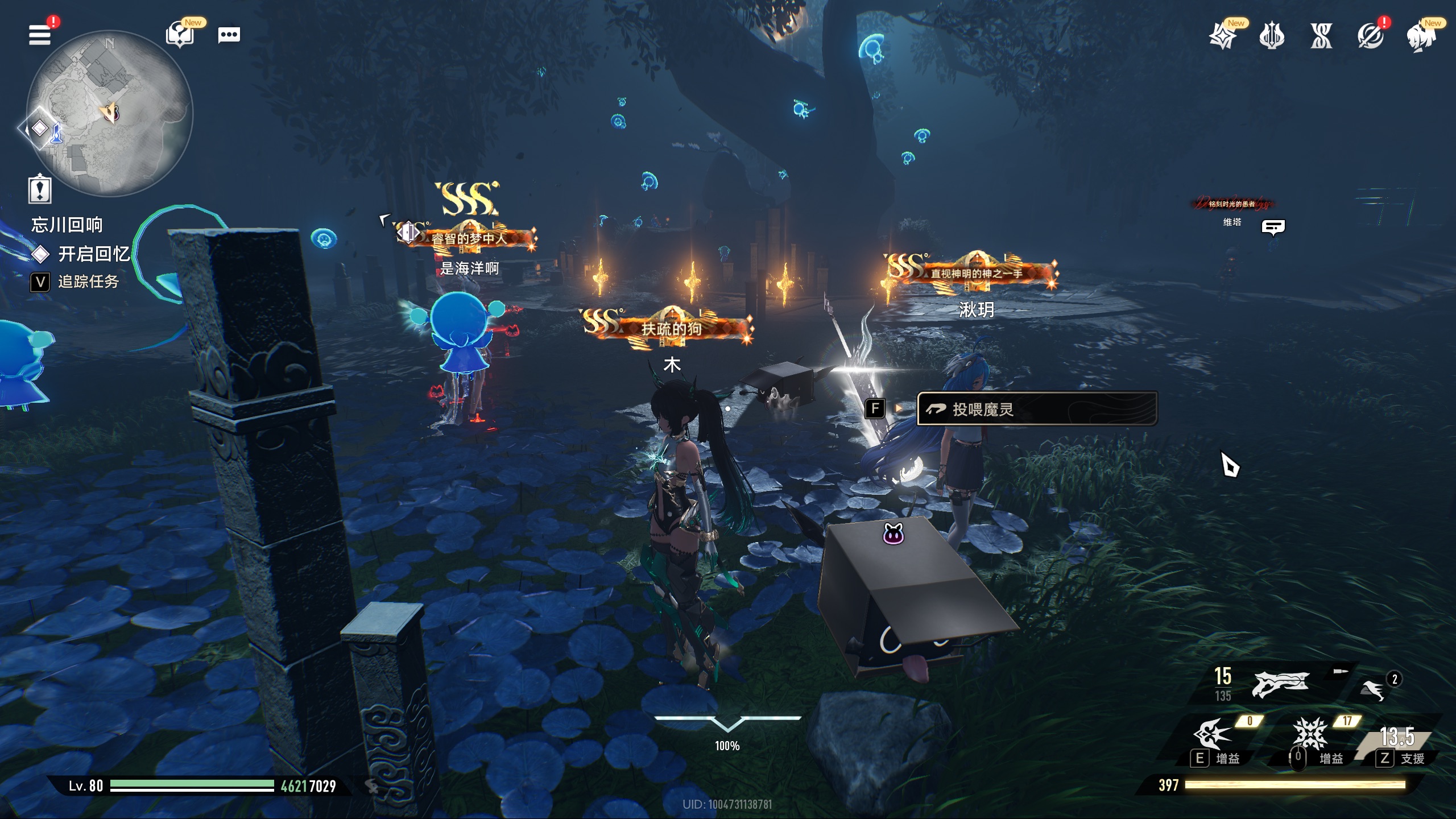Viewport: 1456px width, 819px height.
Task: Open the sword-and-ring icon with red alert
Action: pyautogui.click(x=1370, y=37)
